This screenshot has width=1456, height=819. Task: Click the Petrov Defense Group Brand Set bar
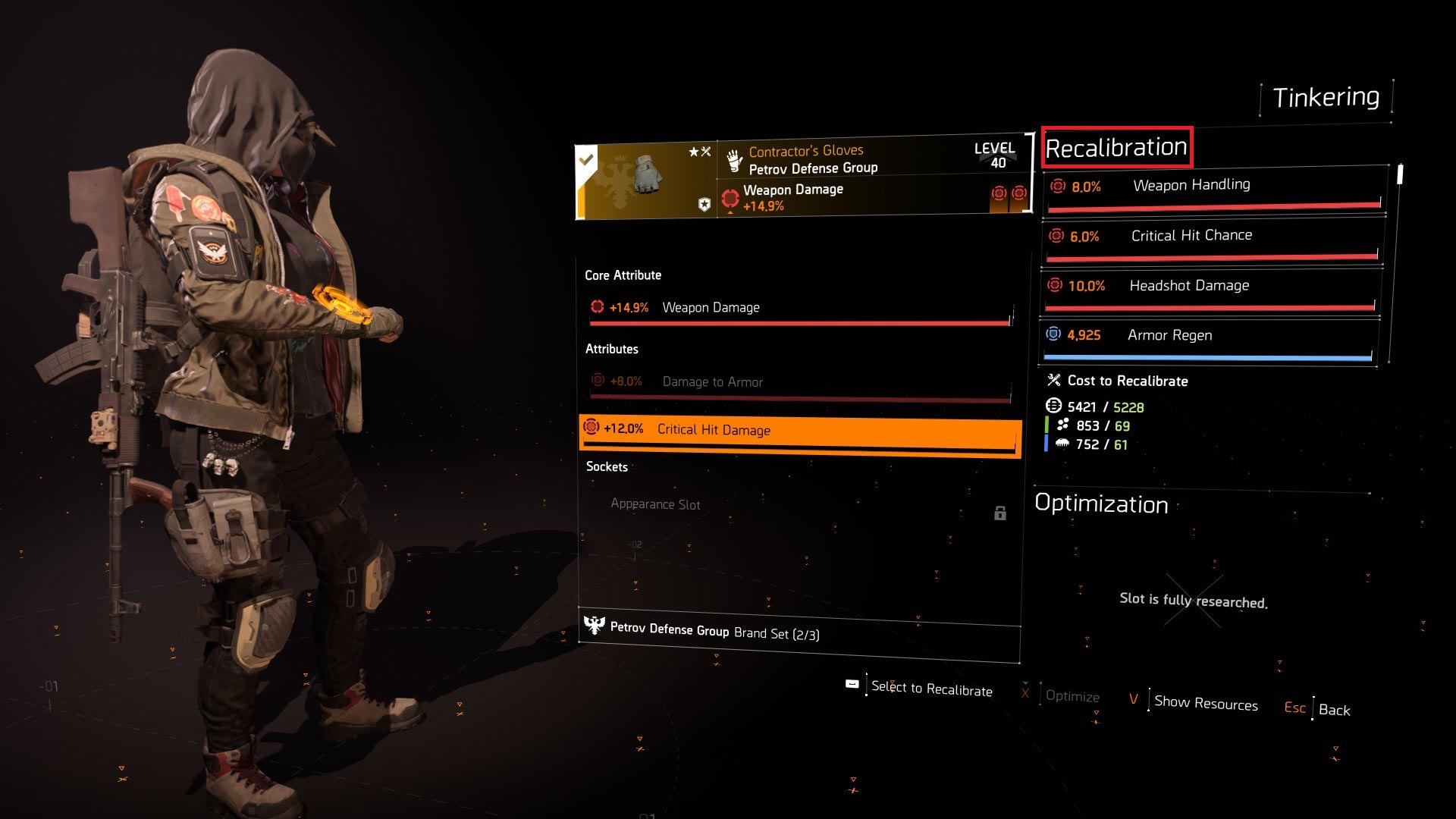coord(800,632)
